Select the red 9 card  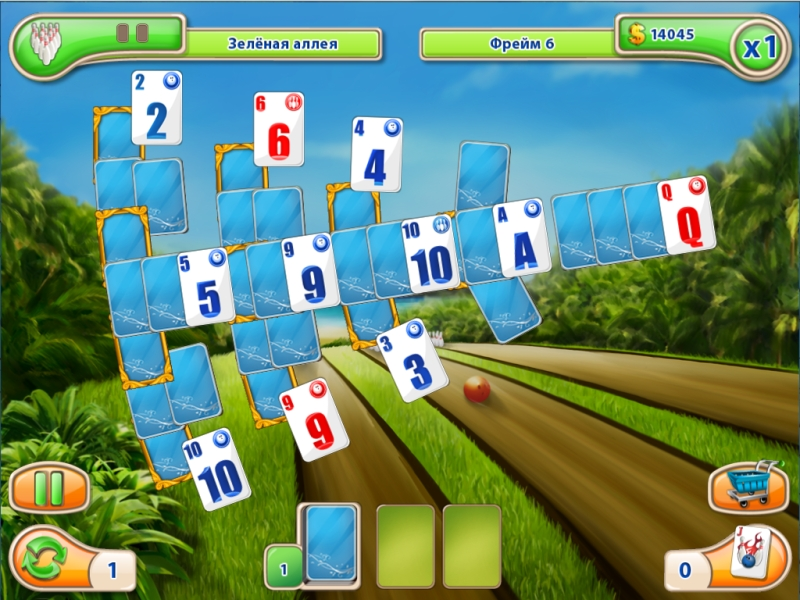pos(314,420)
